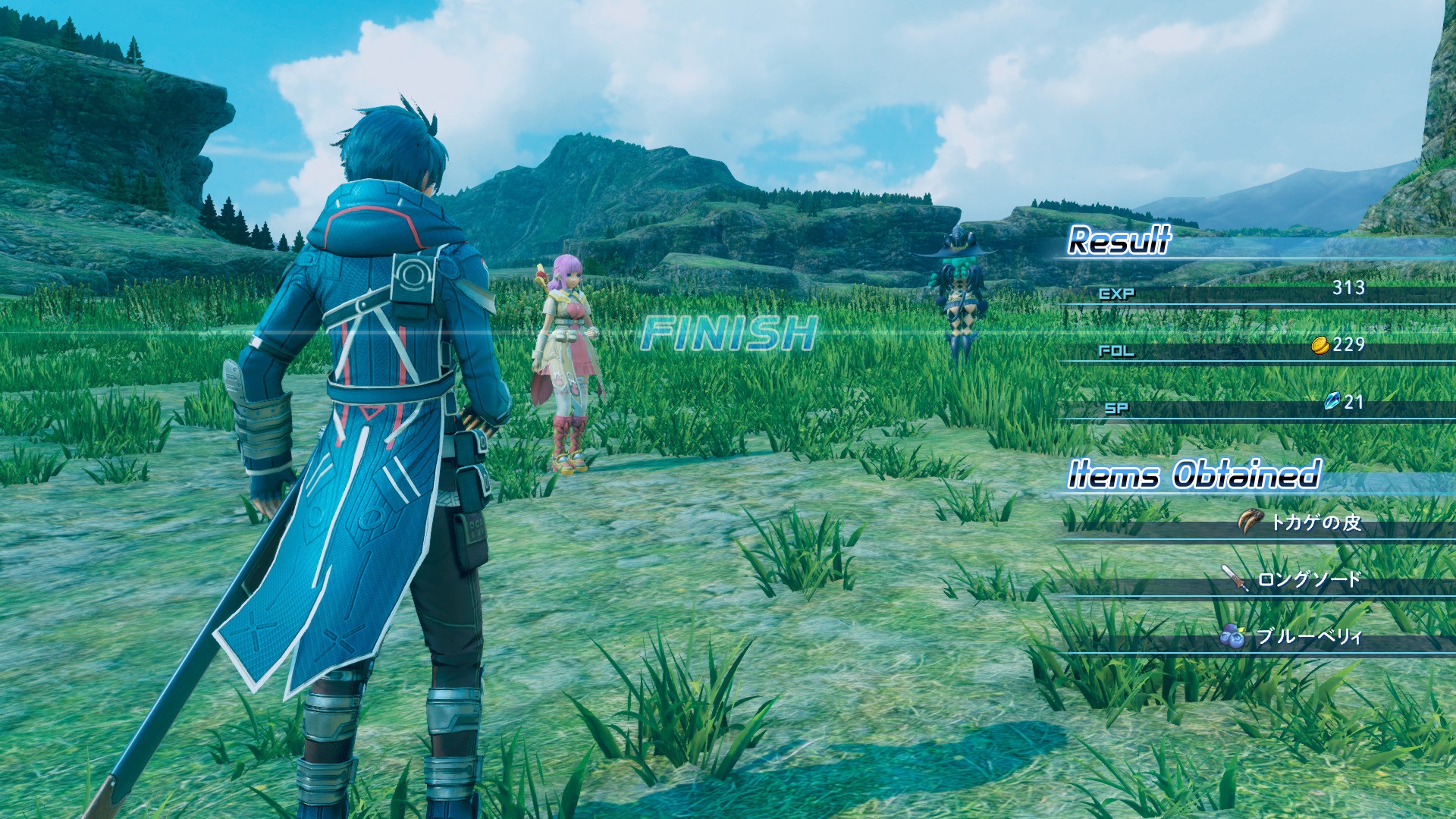Select the sword icon next to ロングソード

tap(1236, 577)
